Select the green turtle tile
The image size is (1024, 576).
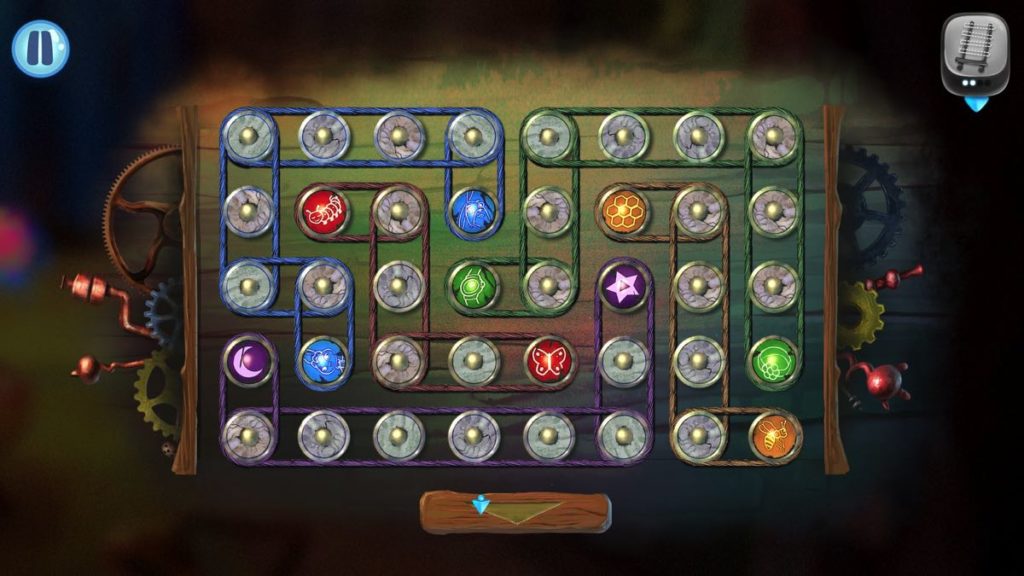(x=773, y=360)
